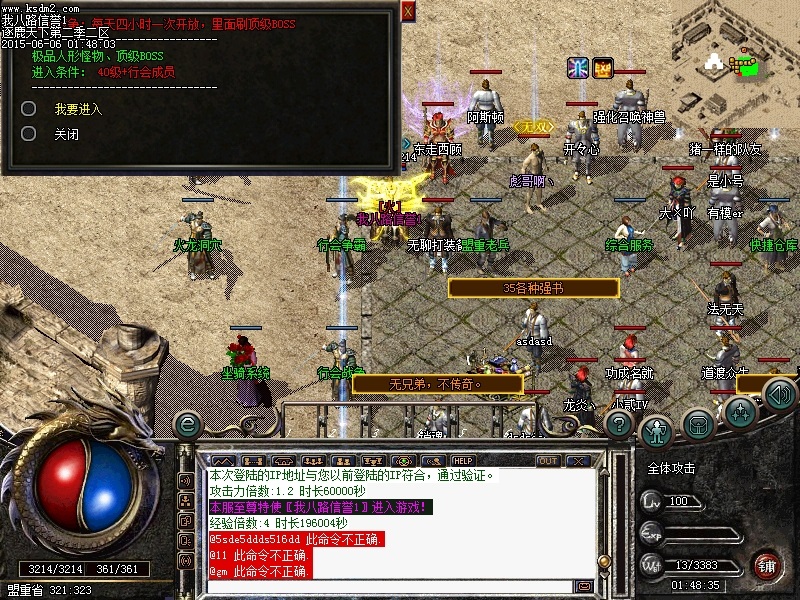Close the NPC dialog with the X
The image size is (800, 600).
point(408,11)
